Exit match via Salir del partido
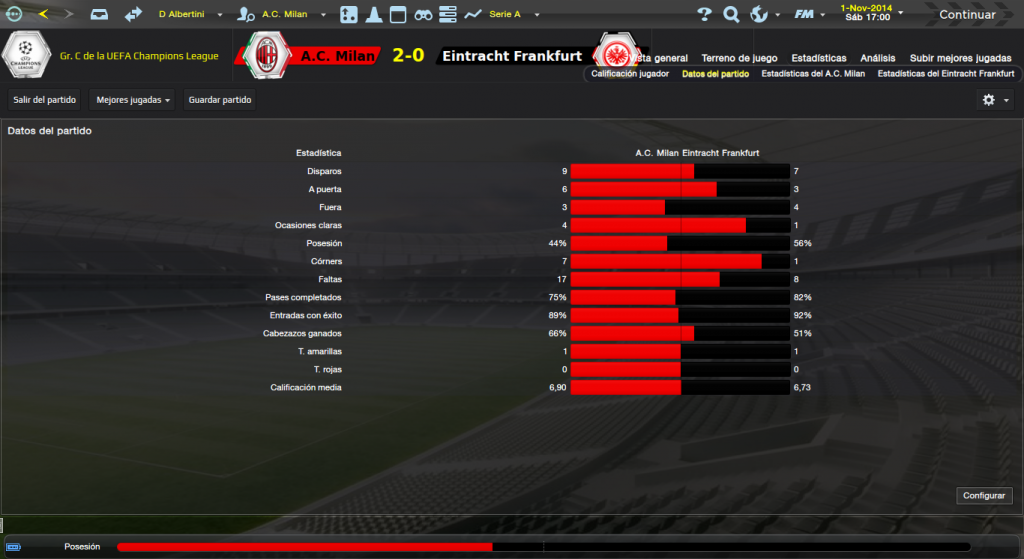This screenshot has height=559, width=1024. point(45,100)
